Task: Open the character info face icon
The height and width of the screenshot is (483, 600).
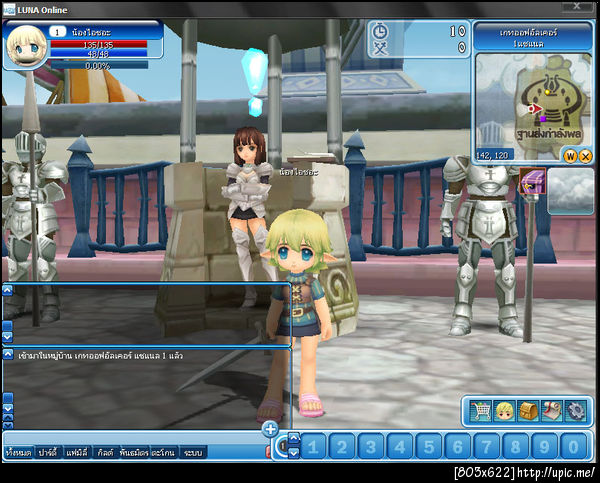Action: tap(504, 410)
